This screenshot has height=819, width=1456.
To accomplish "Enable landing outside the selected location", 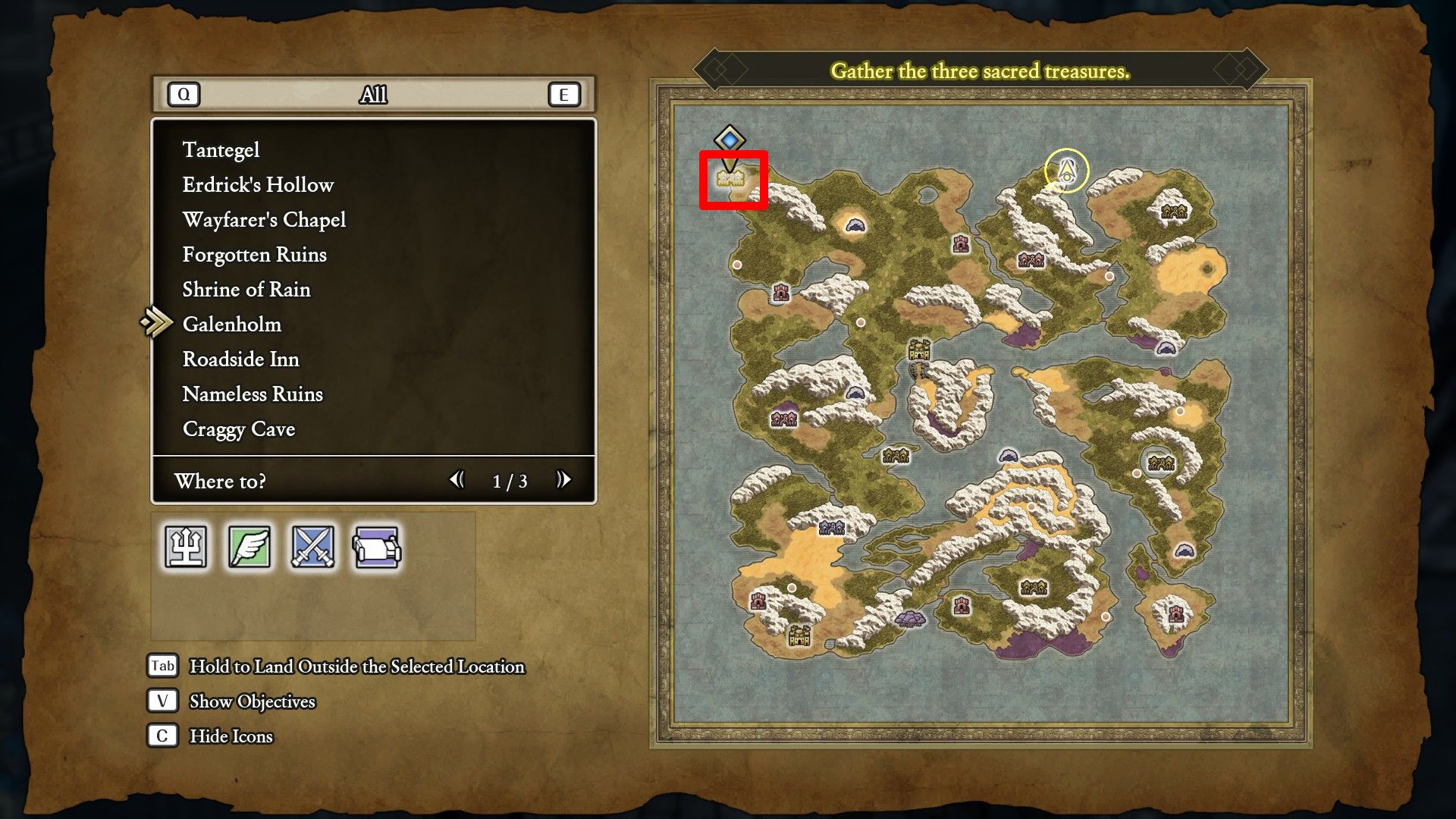I will 161,666.
